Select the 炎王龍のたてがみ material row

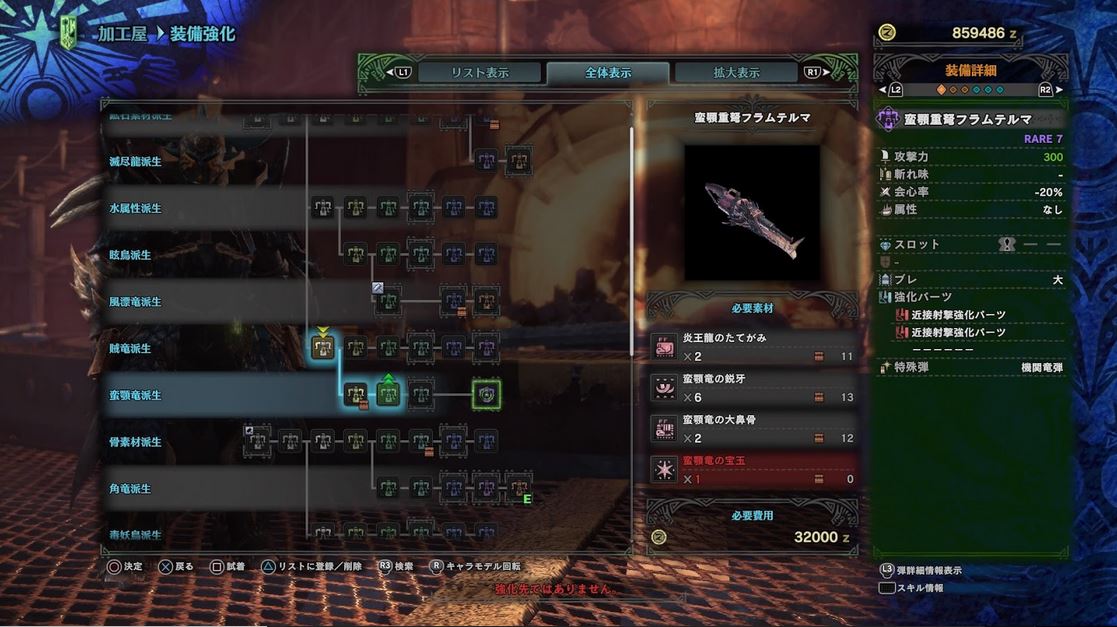[752, 347]
